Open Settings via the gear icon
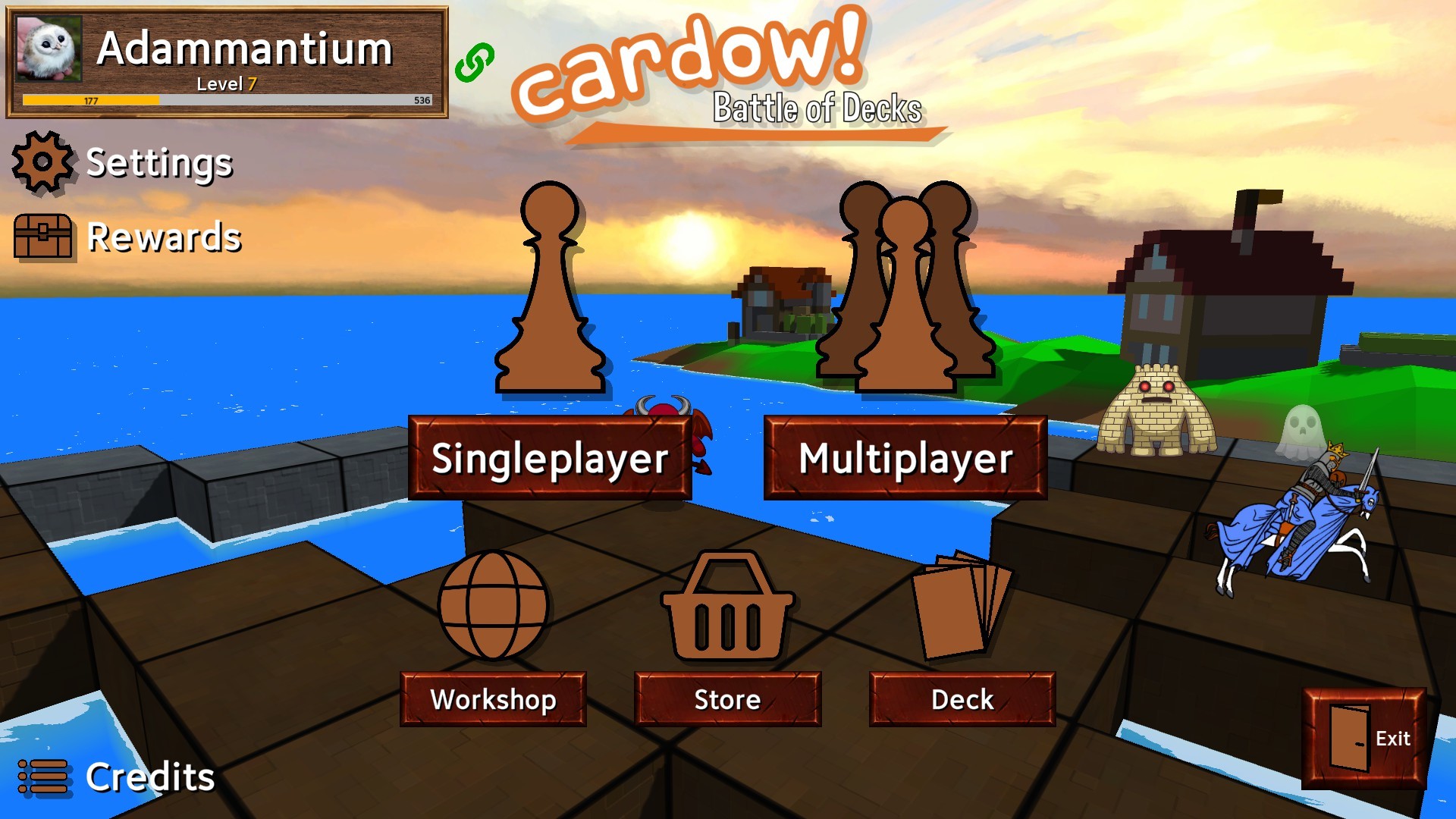 click(42, 162)
